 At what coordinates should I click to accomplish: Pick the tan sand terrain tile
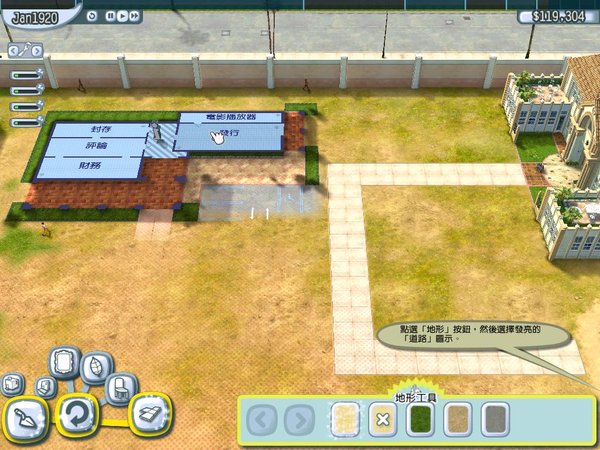coord(458,420)
